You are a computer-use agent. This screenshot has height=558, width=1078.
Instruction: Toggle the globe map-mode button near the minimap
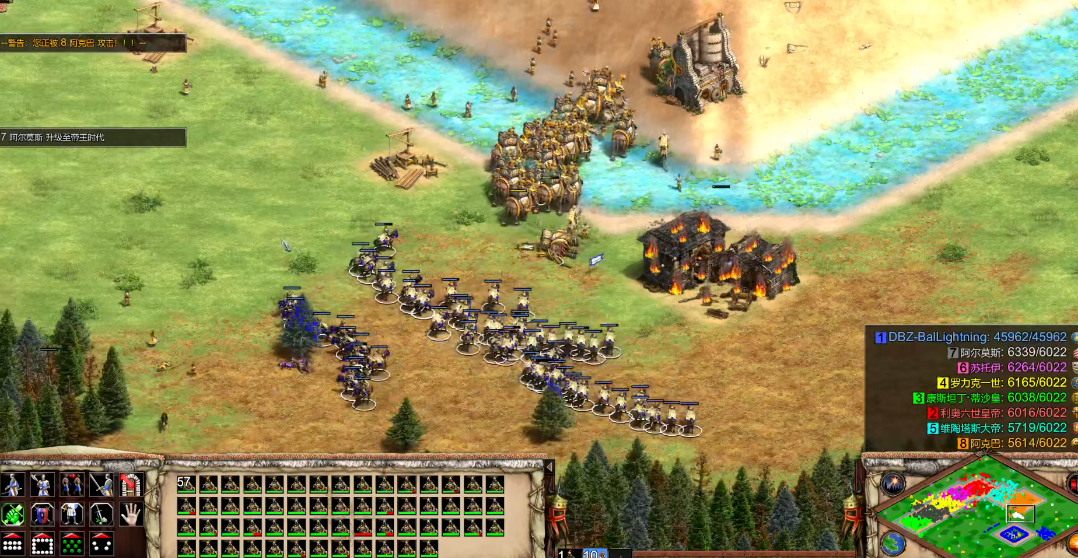(893, 543)
